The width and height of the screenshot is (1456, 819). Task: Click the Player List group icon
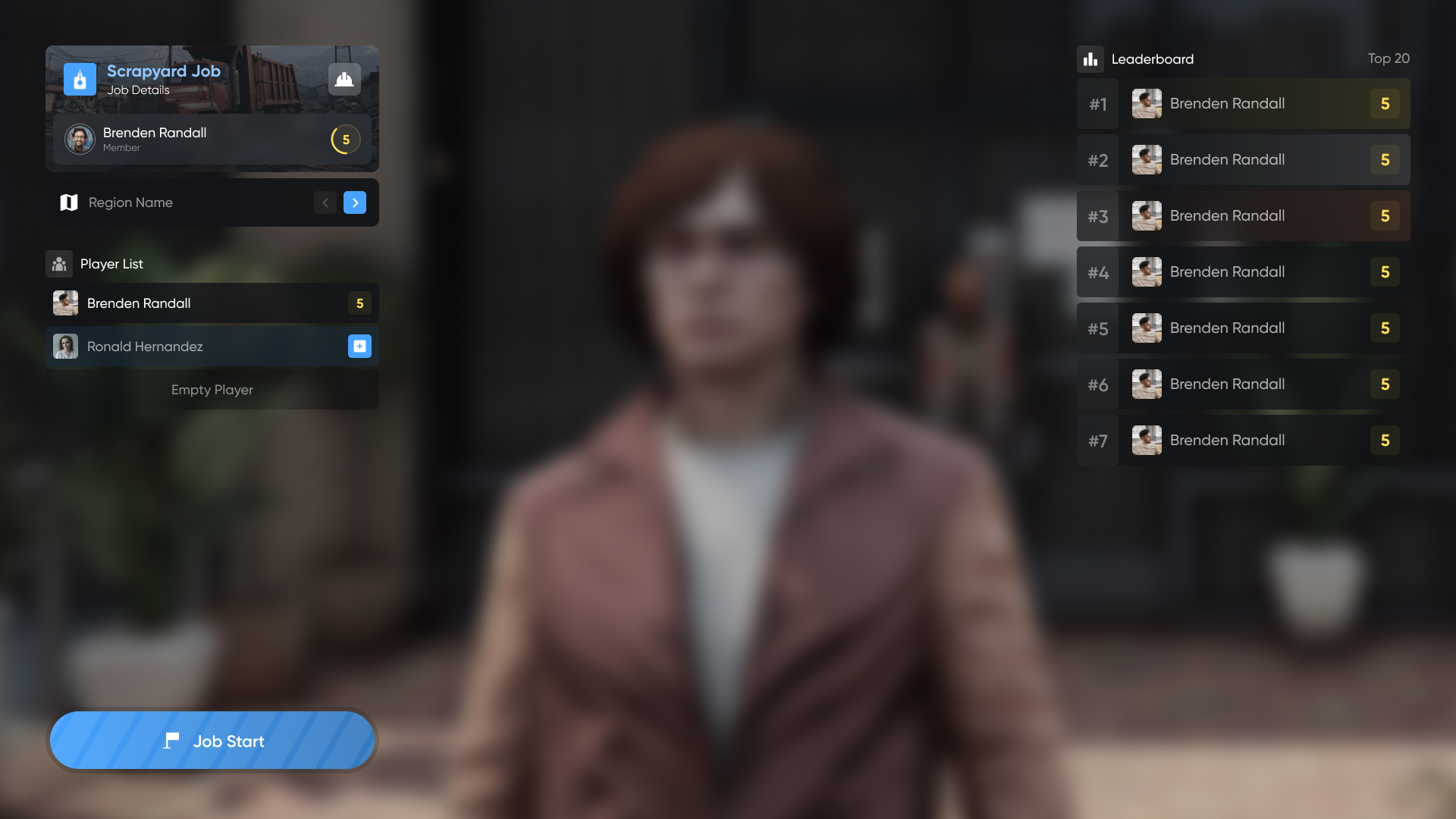pyautogui.click(x=59, y=264)
